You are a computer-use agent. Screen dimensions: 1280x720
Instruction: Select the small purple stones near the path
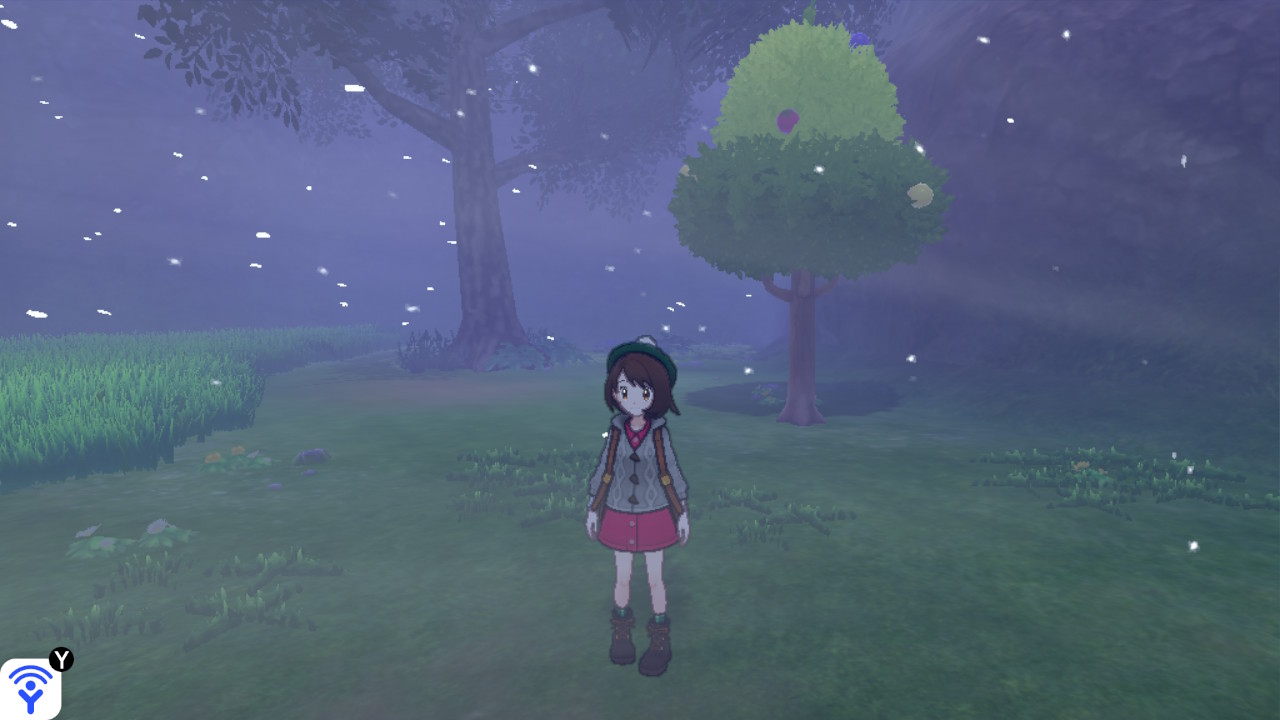coord(278,487)
